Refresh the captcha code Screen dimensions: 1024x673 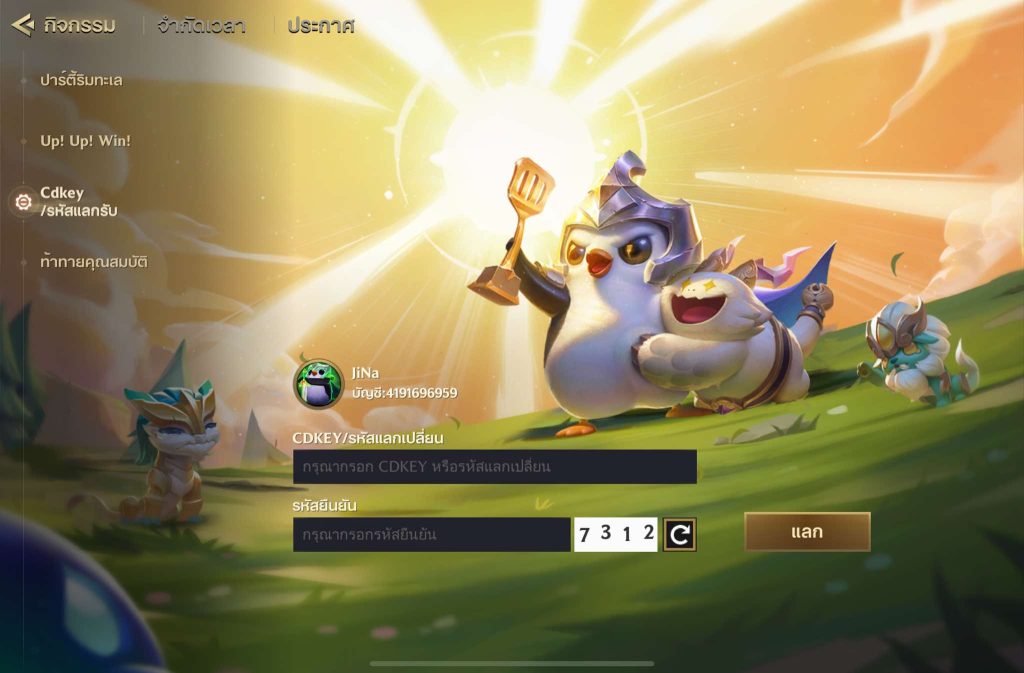pyautogui.click(x=680, y=535)
